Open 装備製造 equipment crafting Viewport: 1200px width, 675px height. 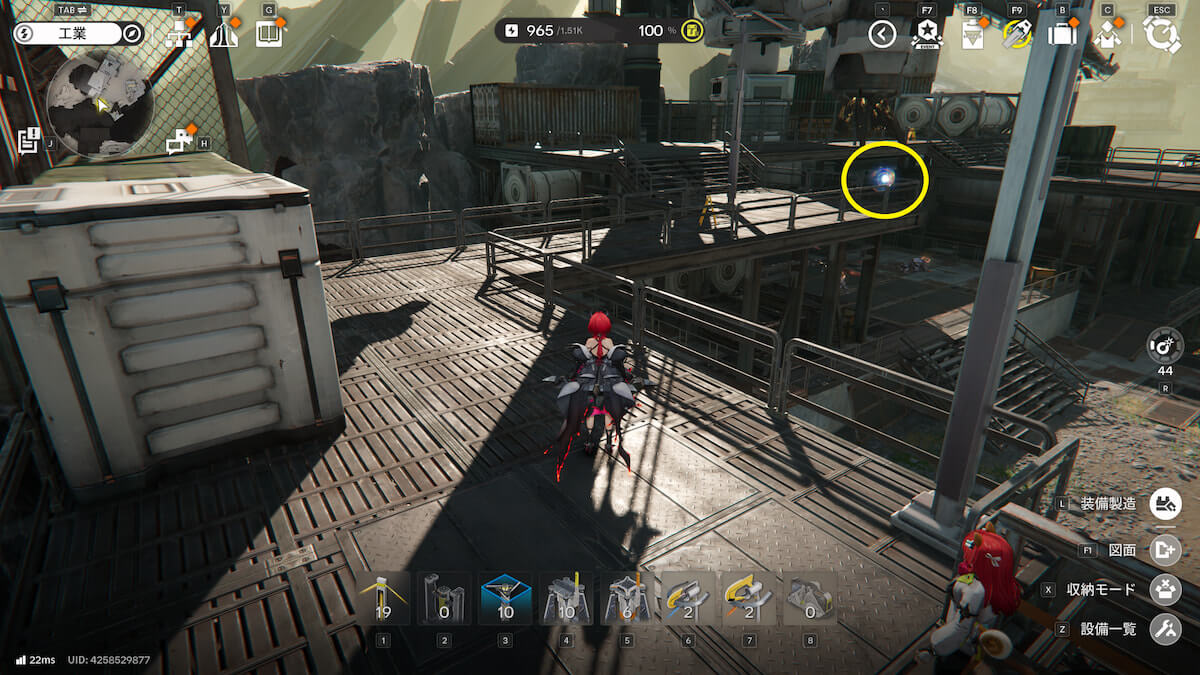tap(1165, 503)
